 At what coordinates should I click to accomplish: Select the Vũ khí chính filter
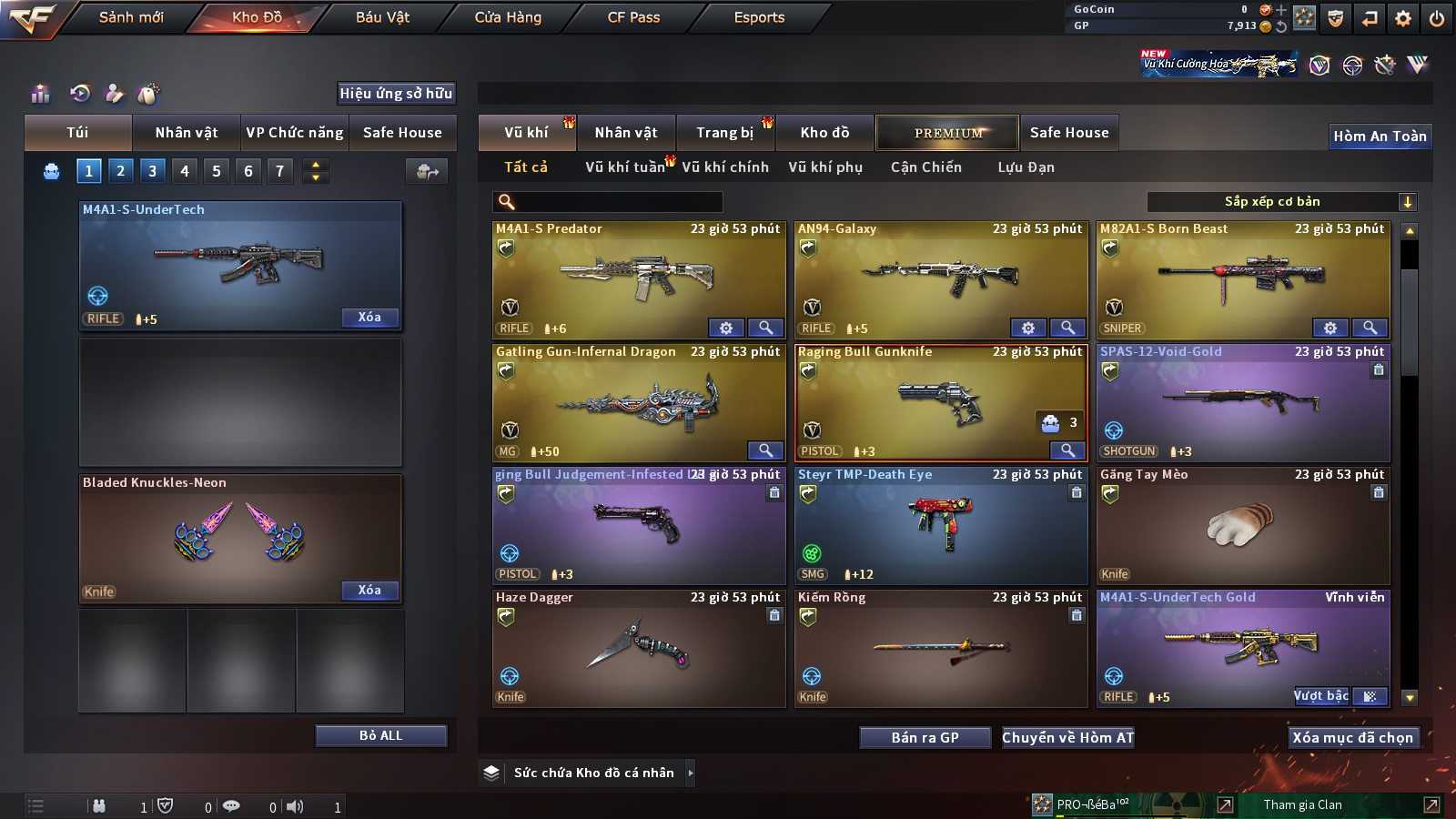725,167
